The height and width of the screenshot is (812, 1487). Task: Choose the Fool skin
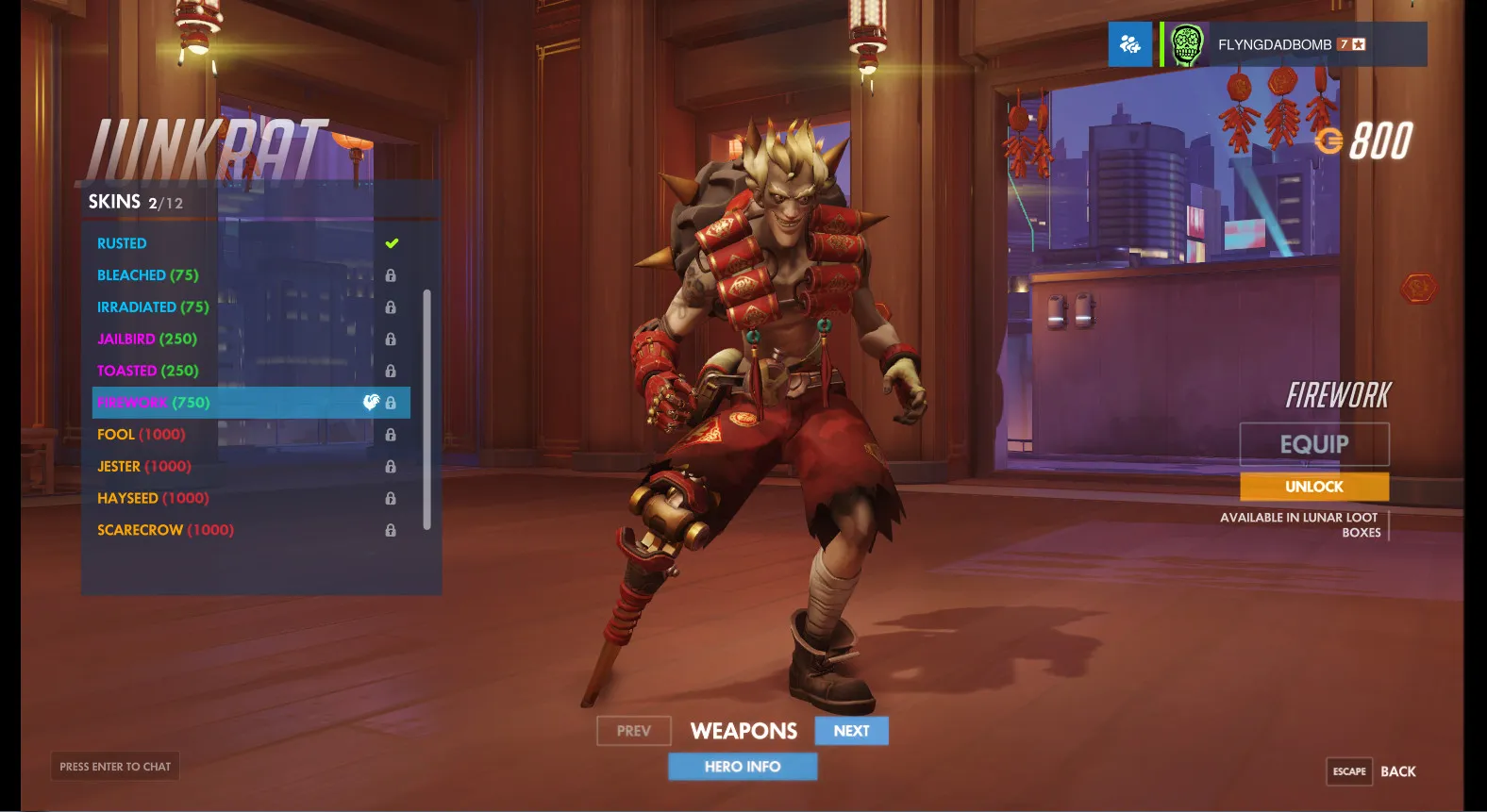coord(142,435)
